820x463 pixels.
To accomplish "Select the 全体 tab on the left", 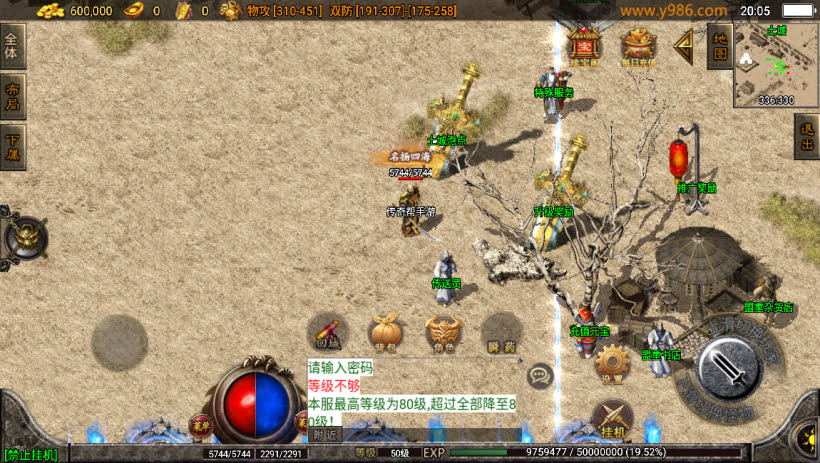I will [x=12, y=48].
